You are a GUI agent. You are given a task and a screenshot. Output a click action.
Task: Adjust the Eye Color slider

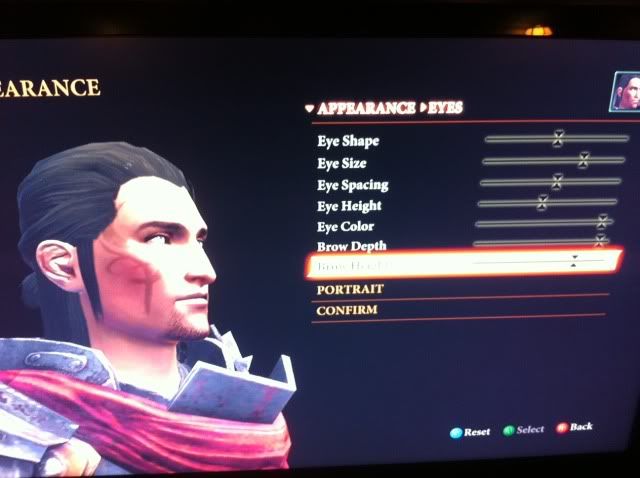[602, 222]
